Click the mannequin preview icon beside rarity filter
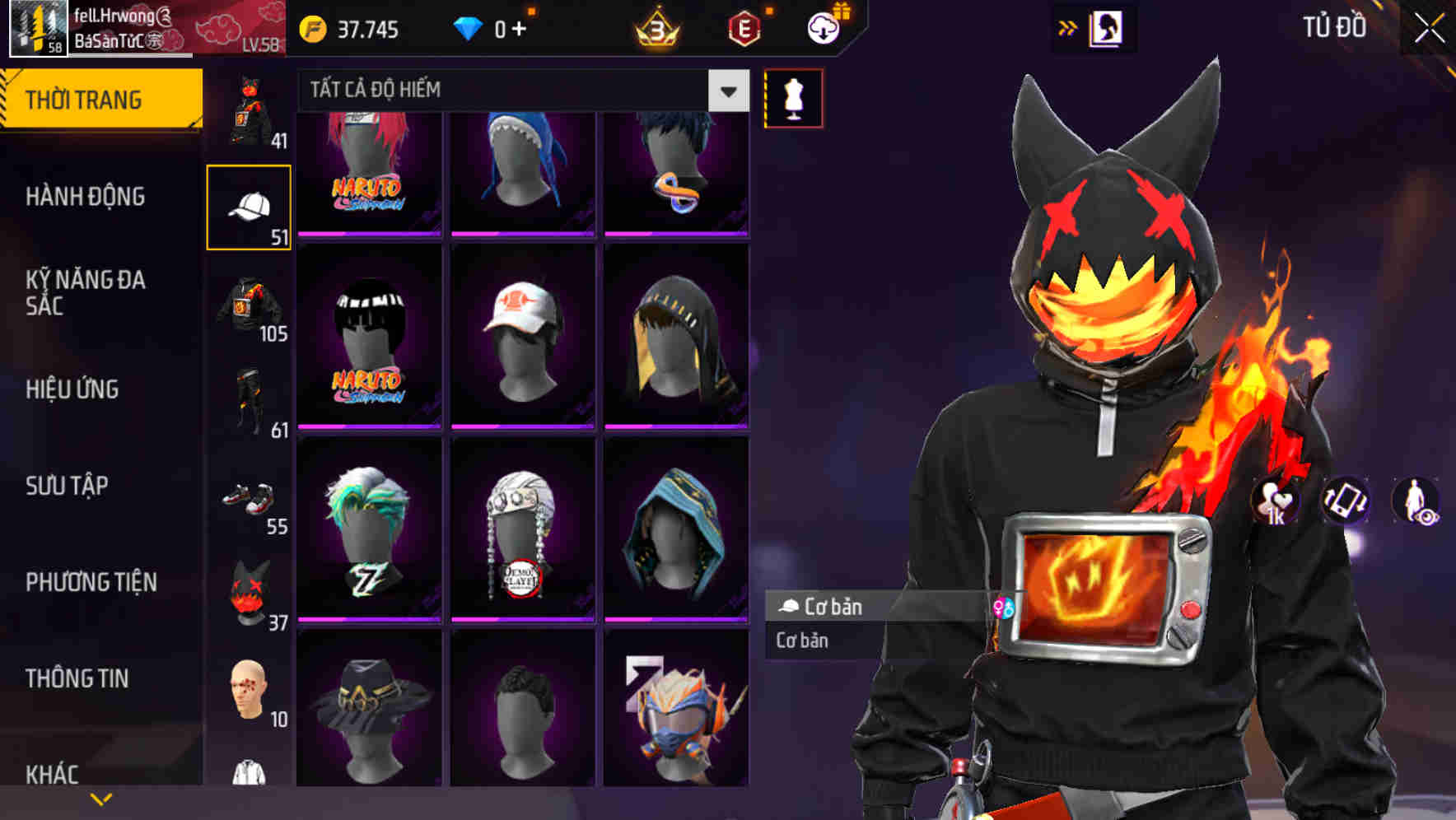Image resolution: width=1456 pixels, height=820 pixels. coord(792,97)
